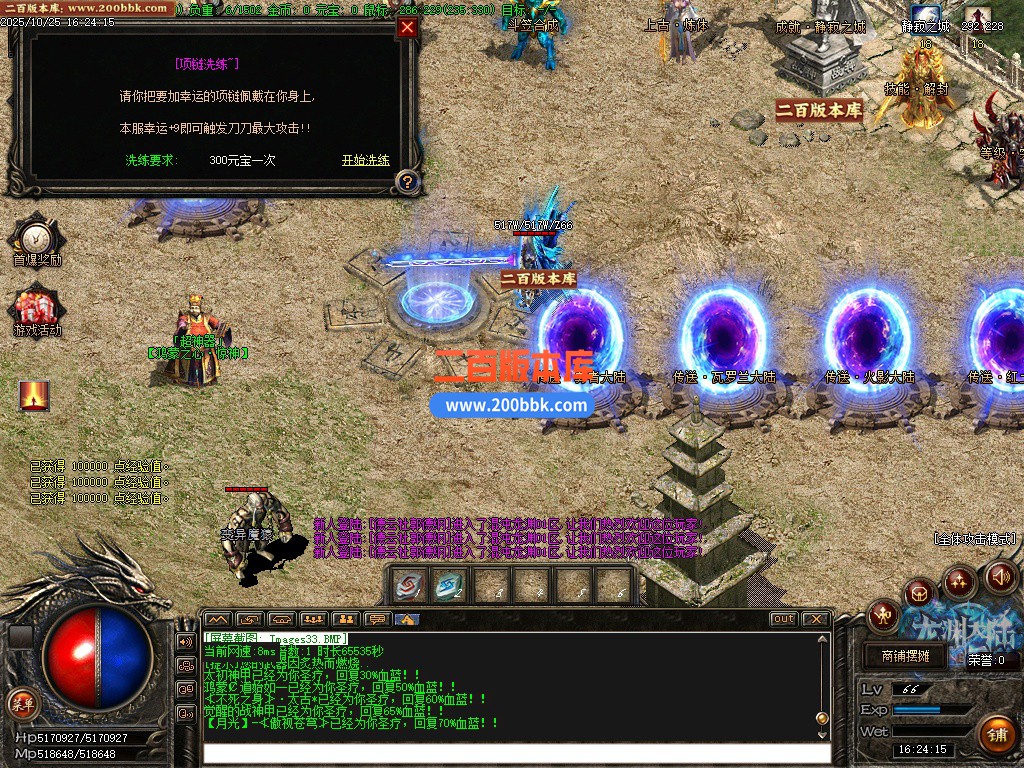The image size is (1024, 768).
Task: Open the skills sparkle round button
Action: point(960,581)
